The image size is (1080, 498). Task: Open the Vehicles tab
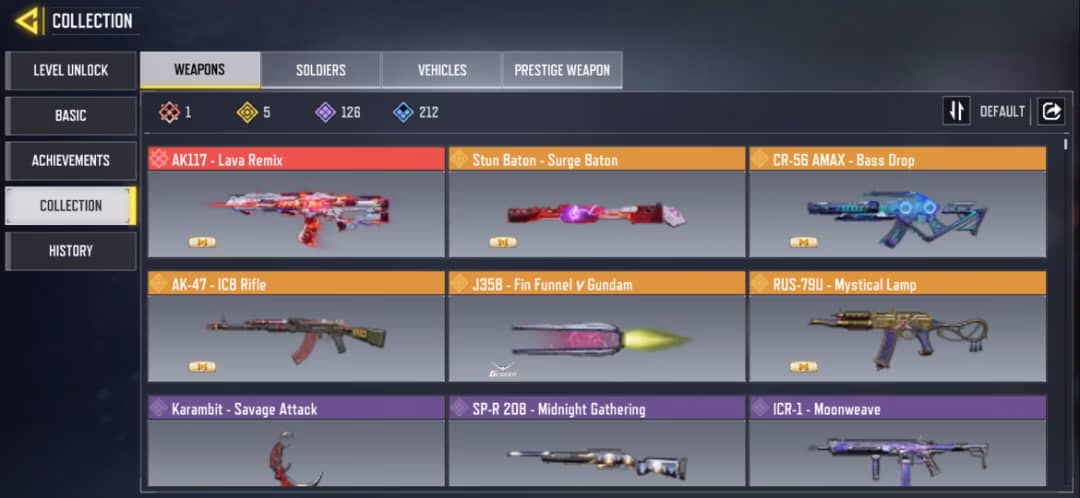(442, 70)
